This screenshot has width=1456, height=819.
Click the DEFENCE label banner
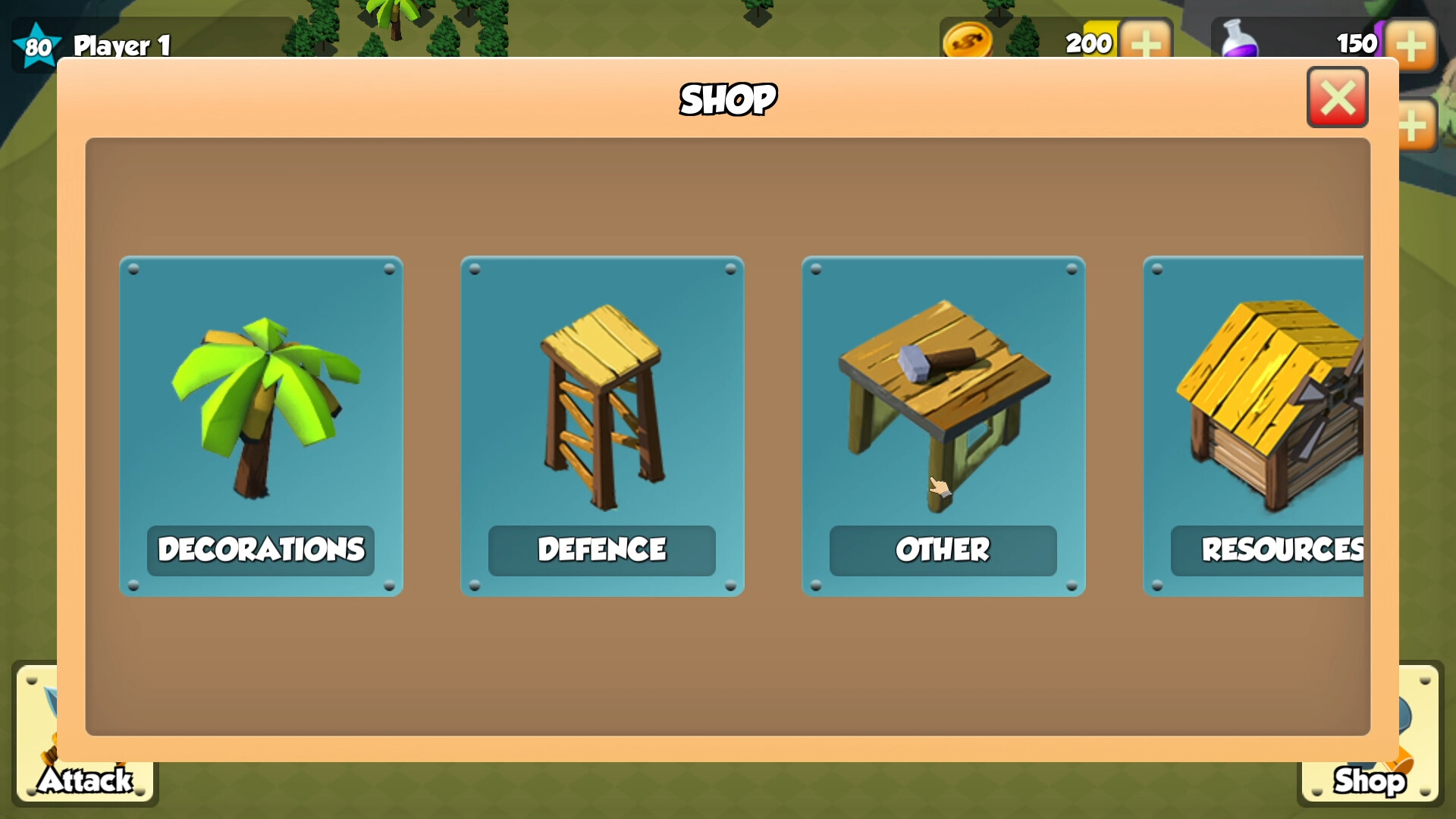point(601,551)
